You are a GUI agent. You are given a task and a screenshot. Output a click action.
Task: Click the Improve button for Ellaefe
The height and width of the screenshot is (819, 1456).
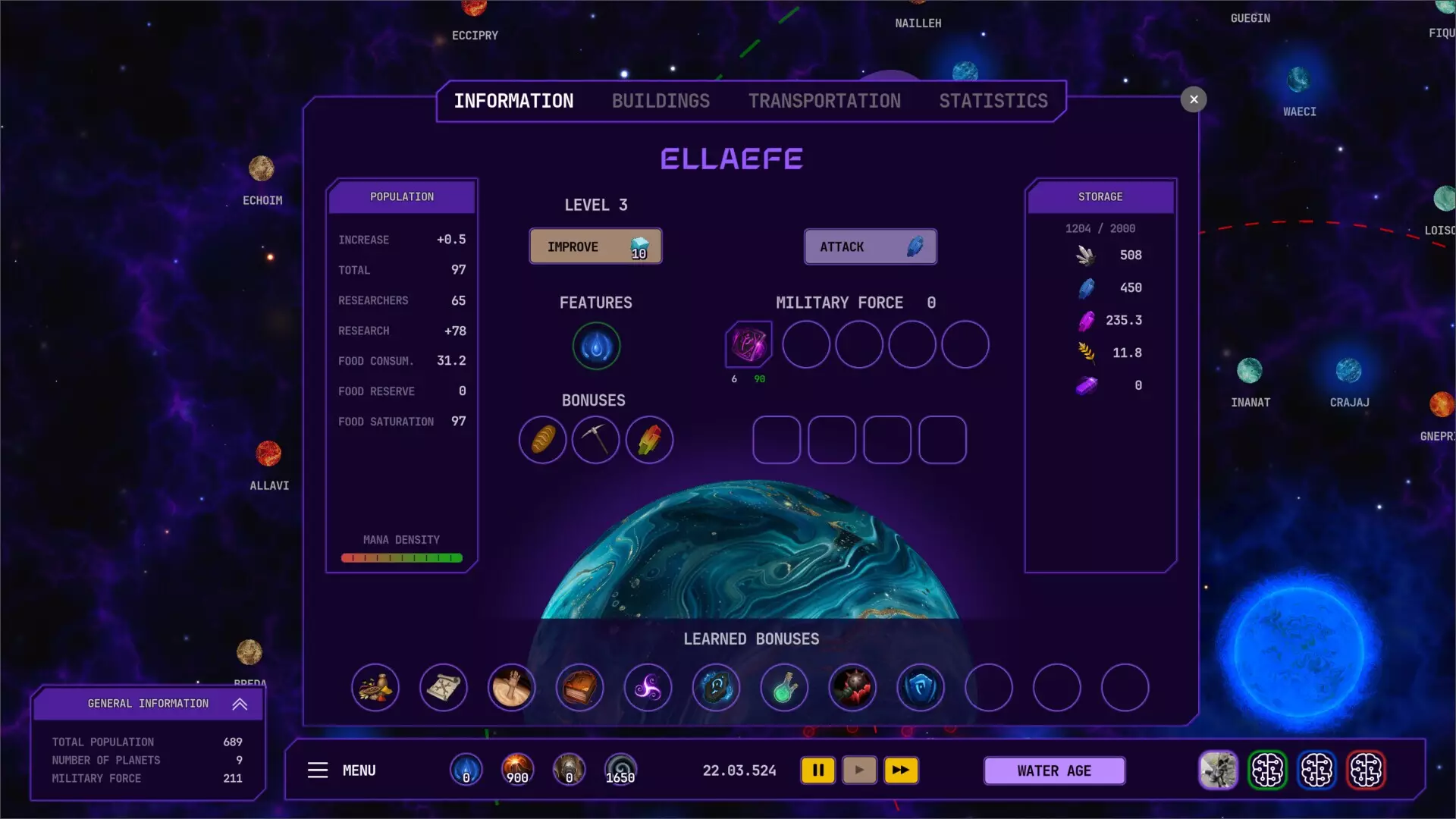[x=595, y=246]
